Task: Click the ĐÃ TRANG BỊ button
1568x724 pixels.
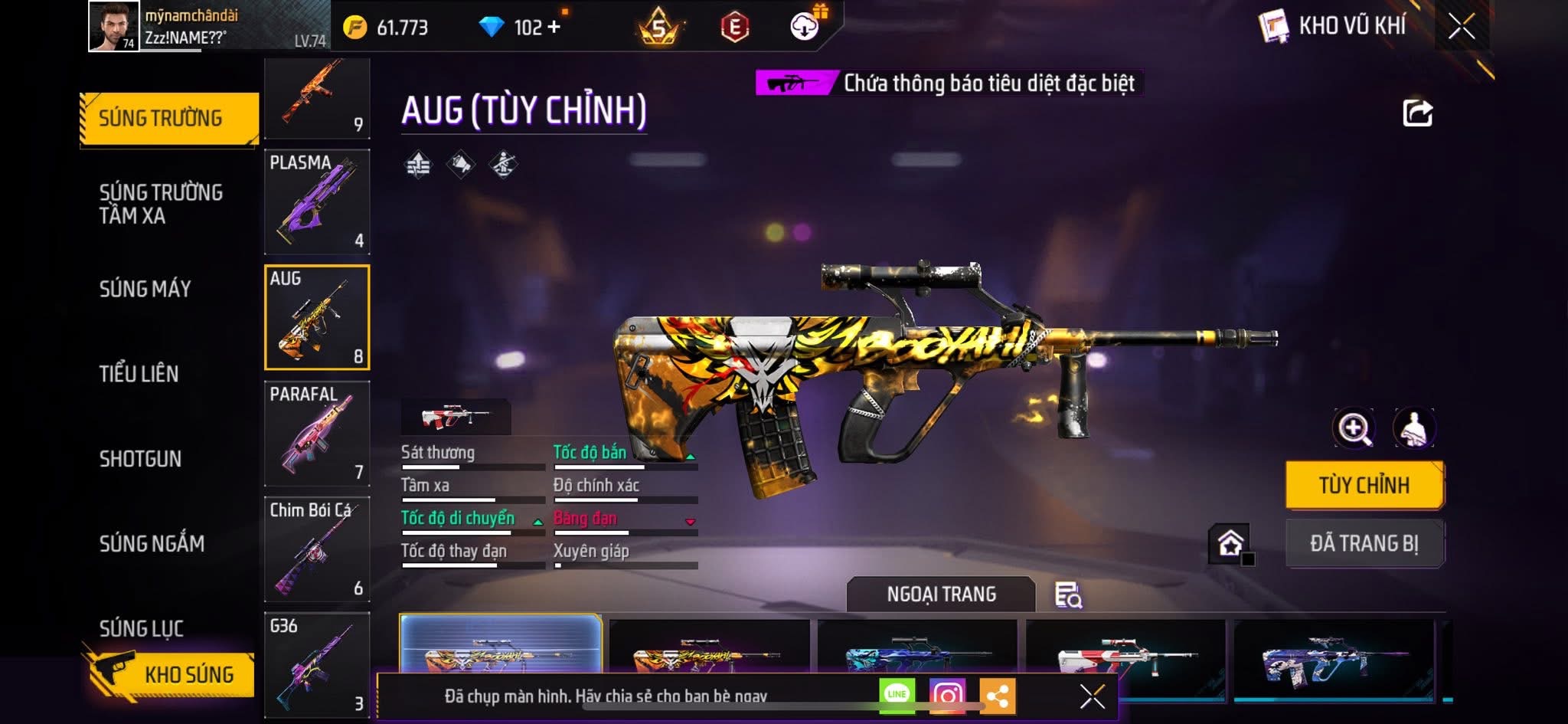Action: pyautogui.click(x=1364, y=543)
